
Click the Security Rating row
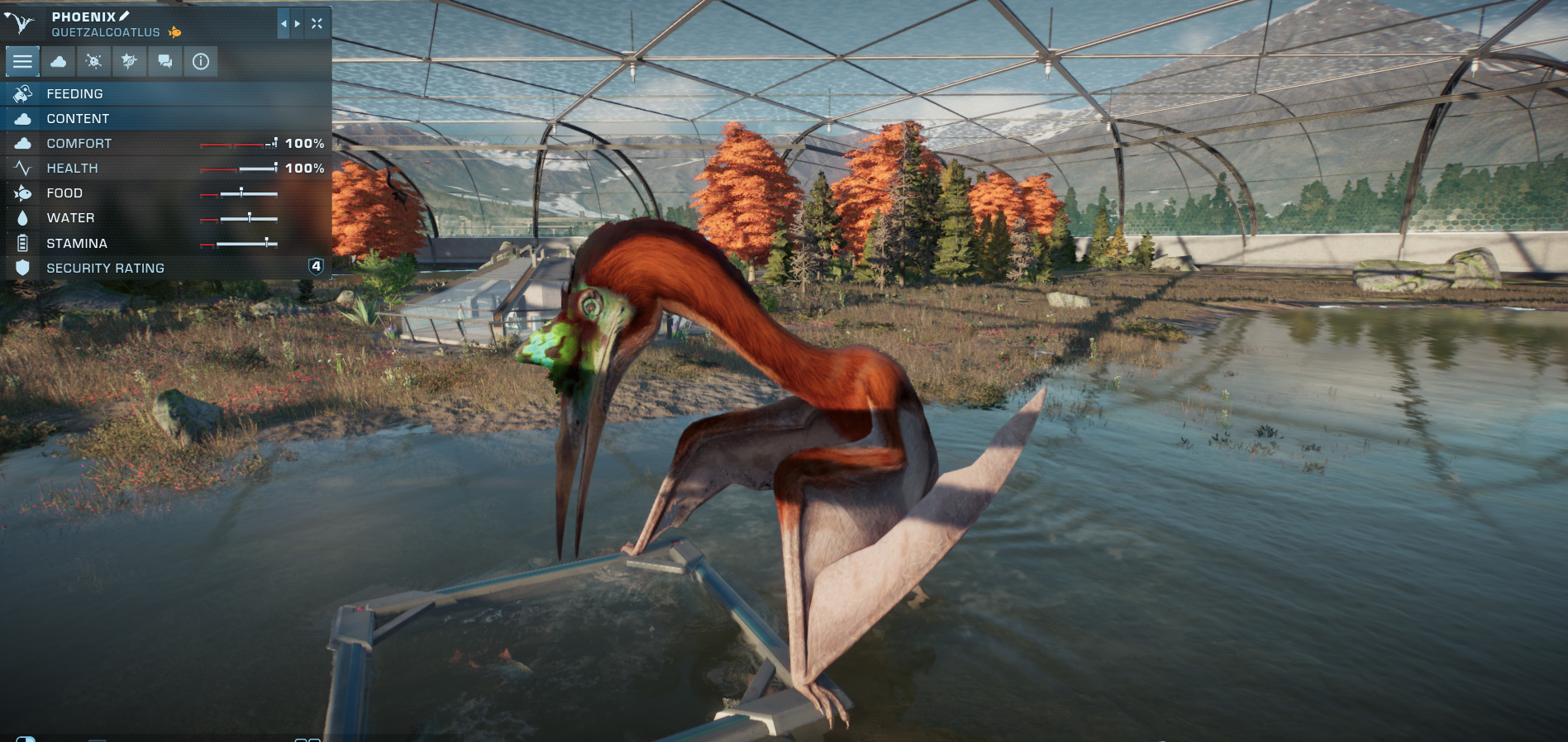click(x=165, y=268)
